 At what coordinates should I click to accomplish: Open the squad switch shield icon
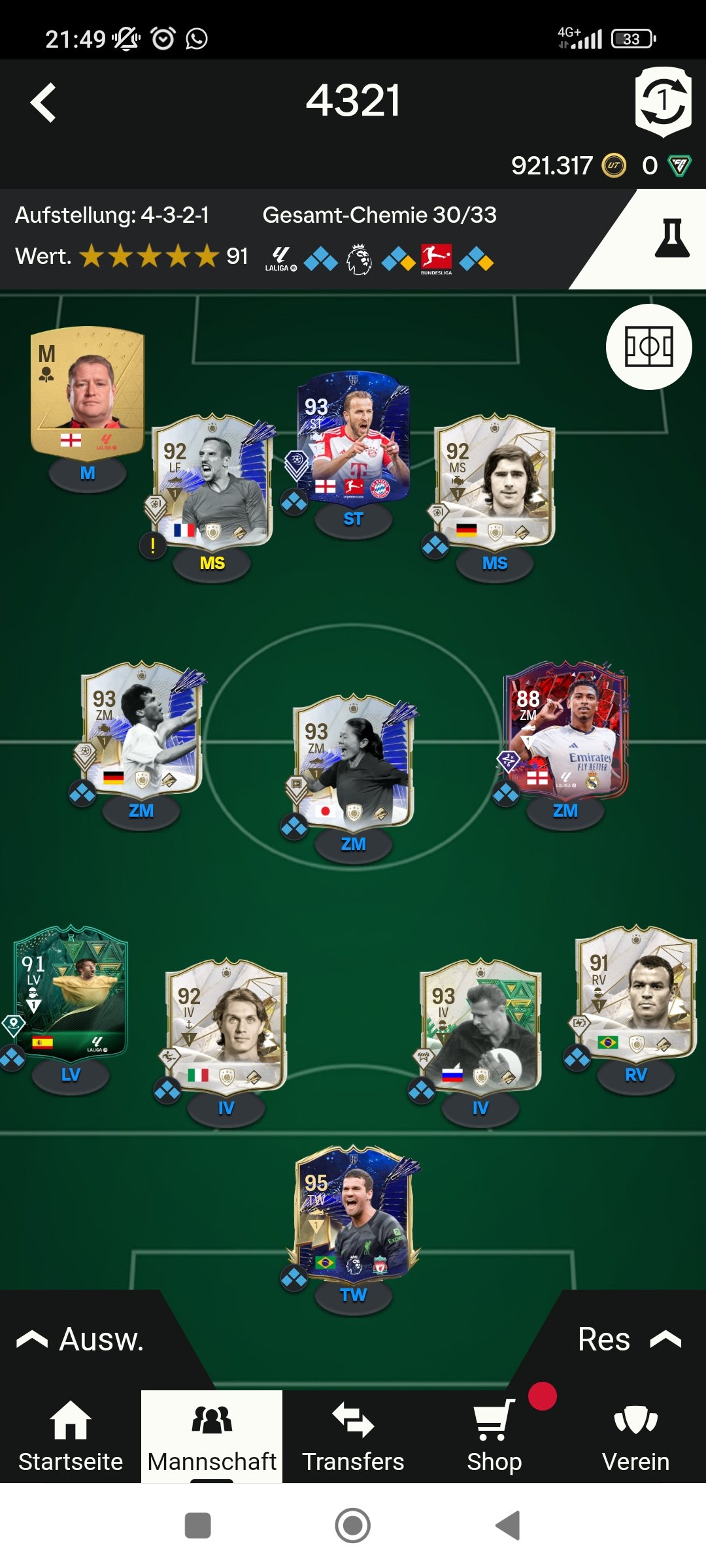tap(663, 102)
